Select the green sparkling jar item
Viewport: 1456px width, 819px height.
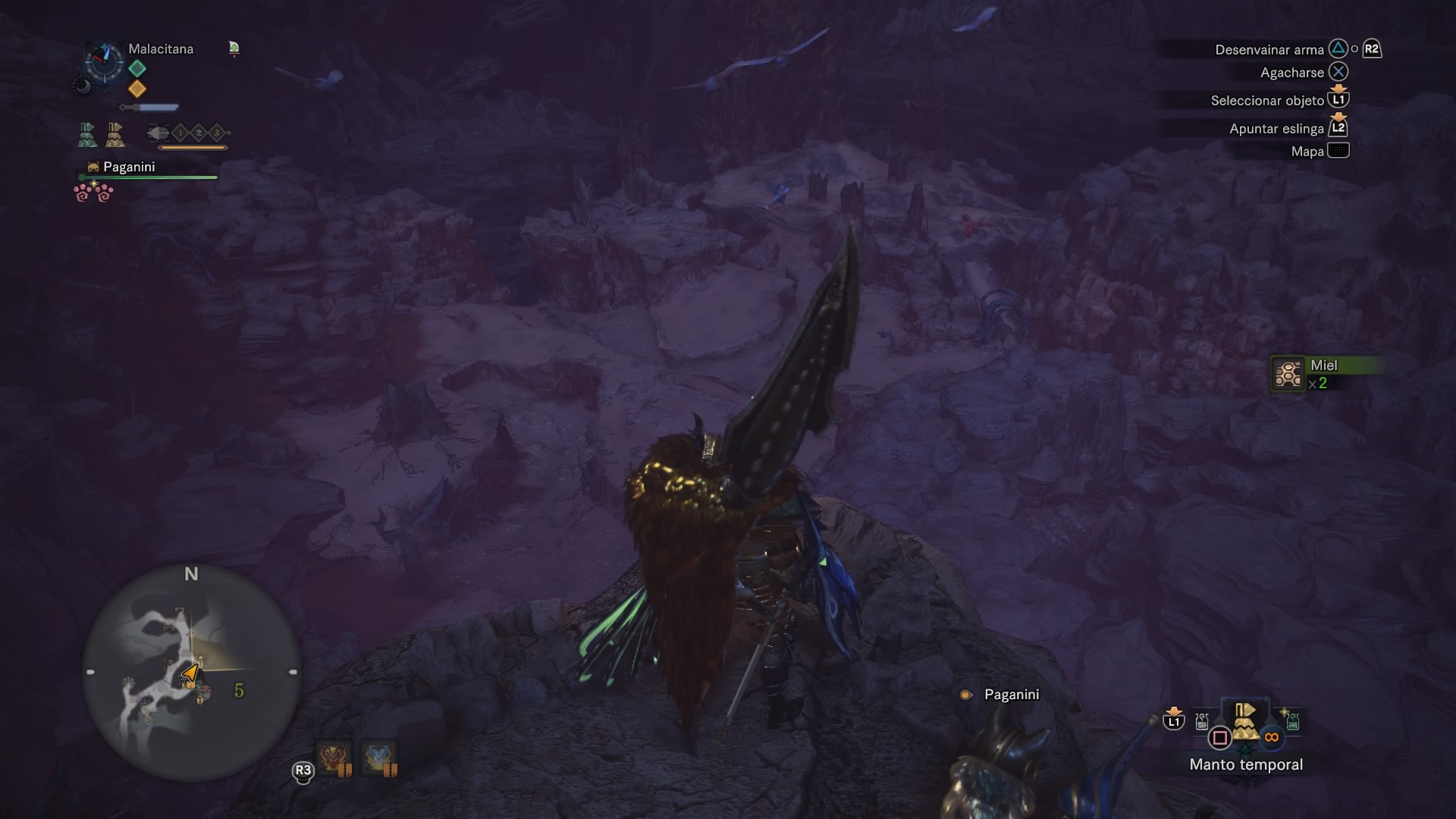(1291, 720)
